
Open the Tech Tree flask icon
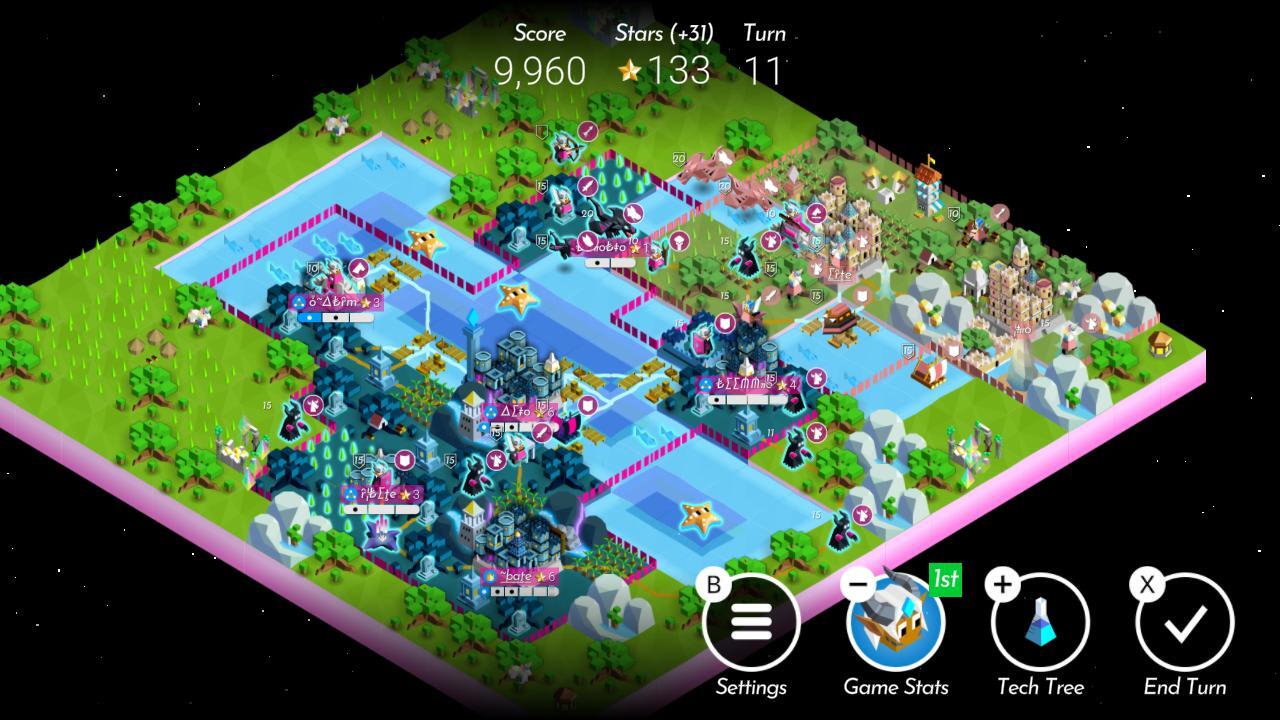[x=1042, y=622]
